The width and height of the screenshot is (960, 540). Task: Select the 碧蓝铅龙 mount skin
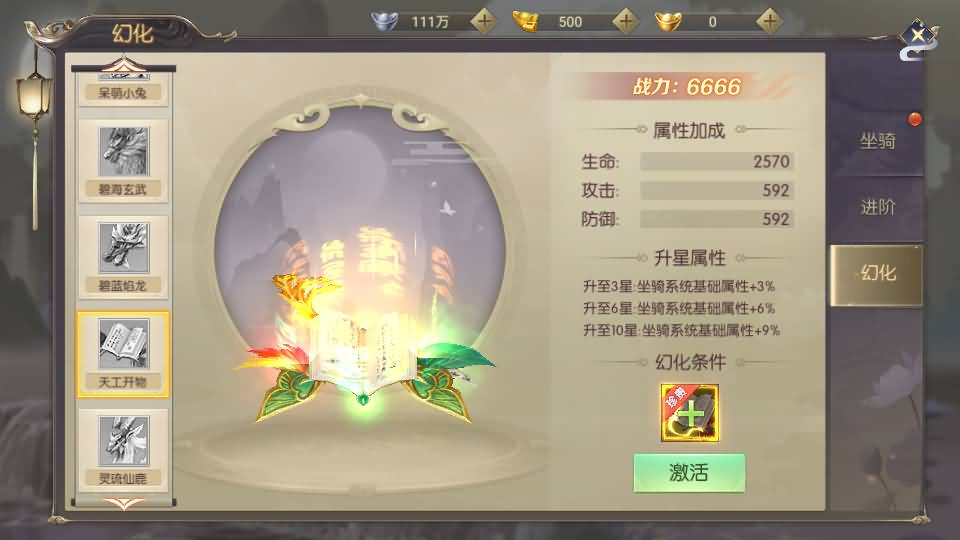tap(124, 256)
